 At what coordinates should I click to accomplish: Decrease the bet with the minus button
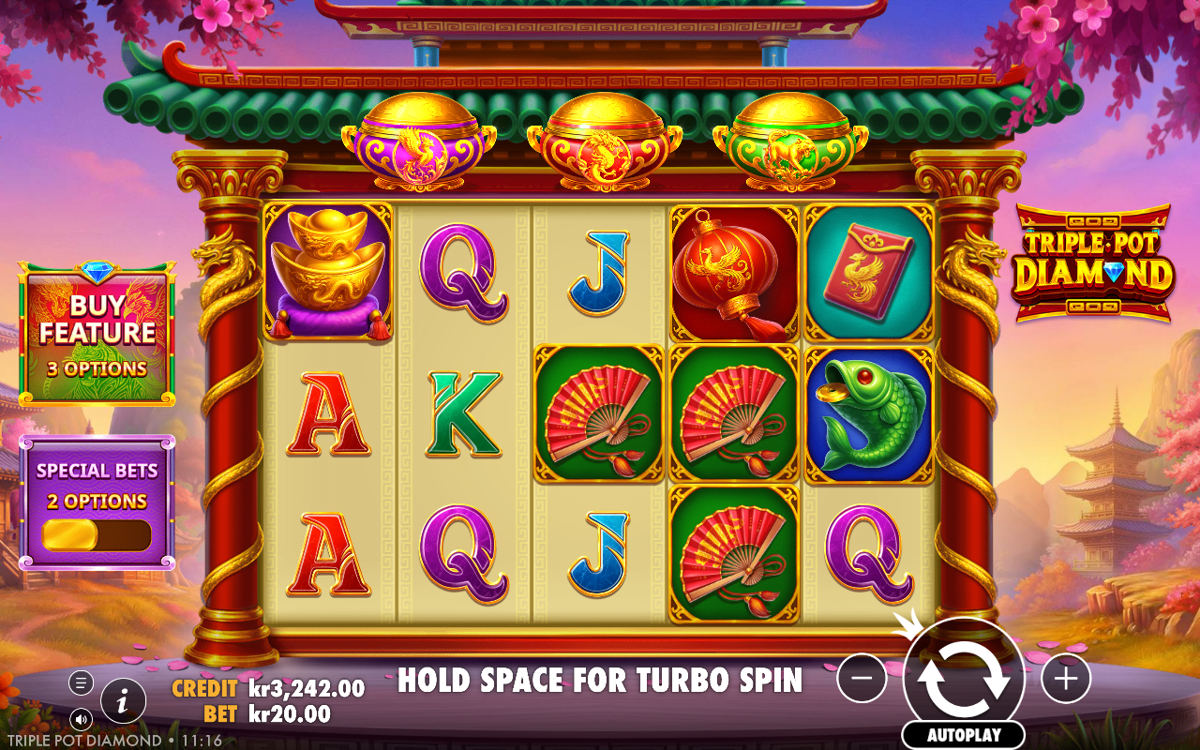click(862, 680)
